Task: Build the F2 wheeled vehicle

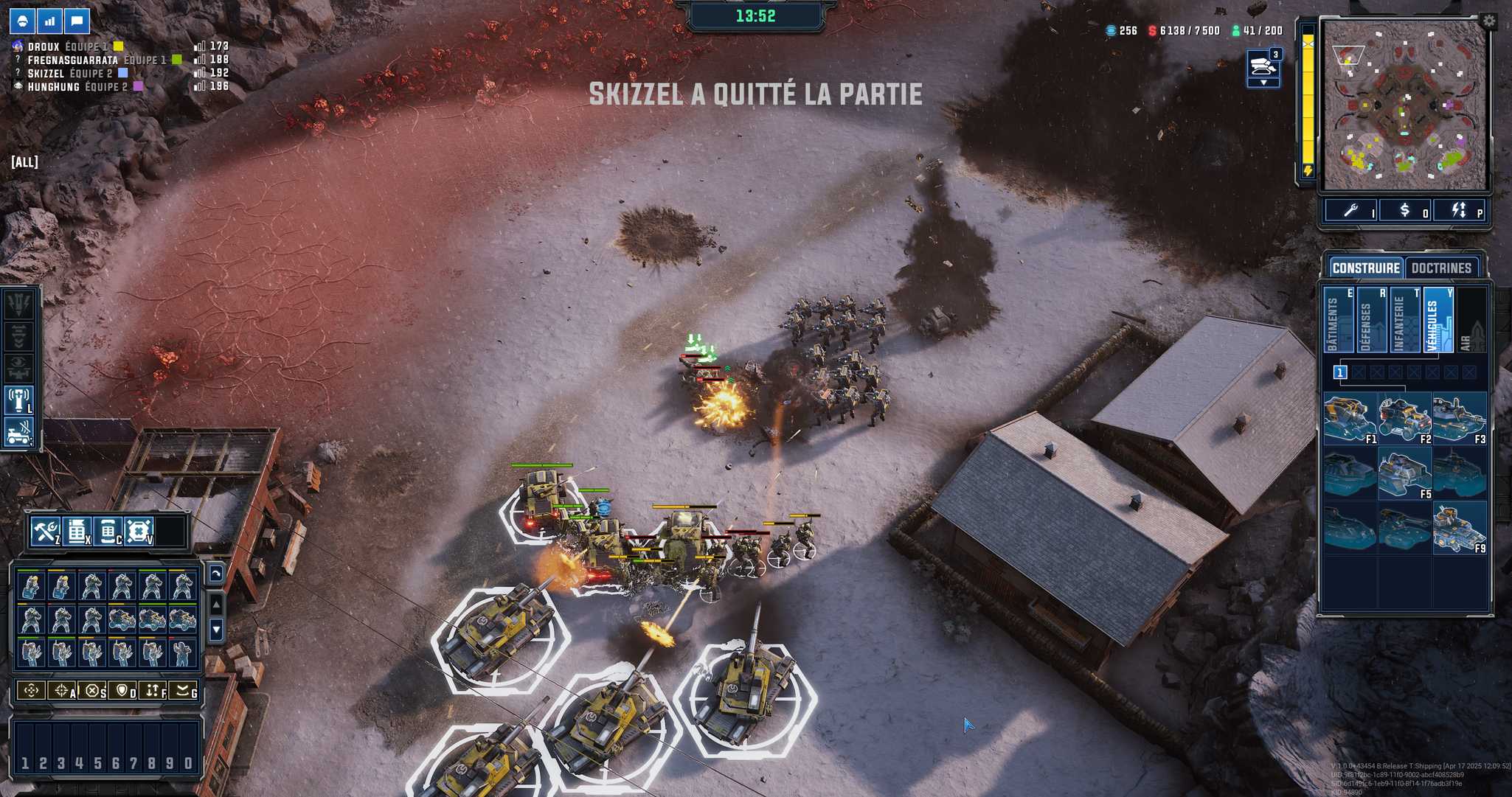Action: (x=1404, y=419)
